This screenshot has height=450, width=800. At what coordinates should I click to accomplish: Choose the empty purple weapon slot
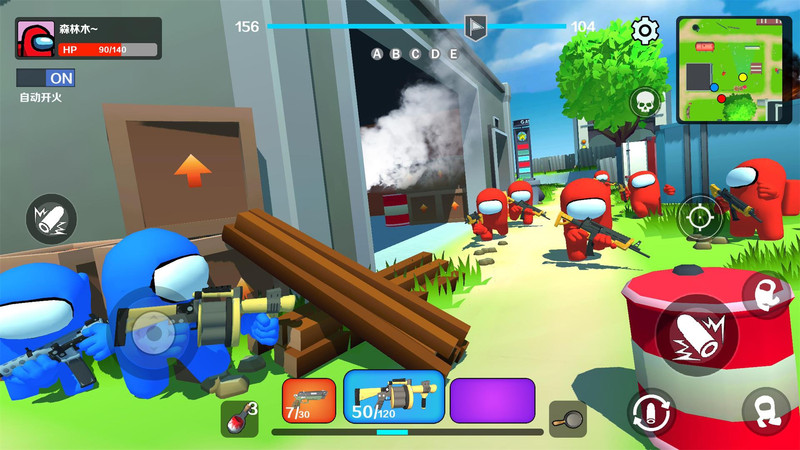pyautogui.click(x=492, y=399)
